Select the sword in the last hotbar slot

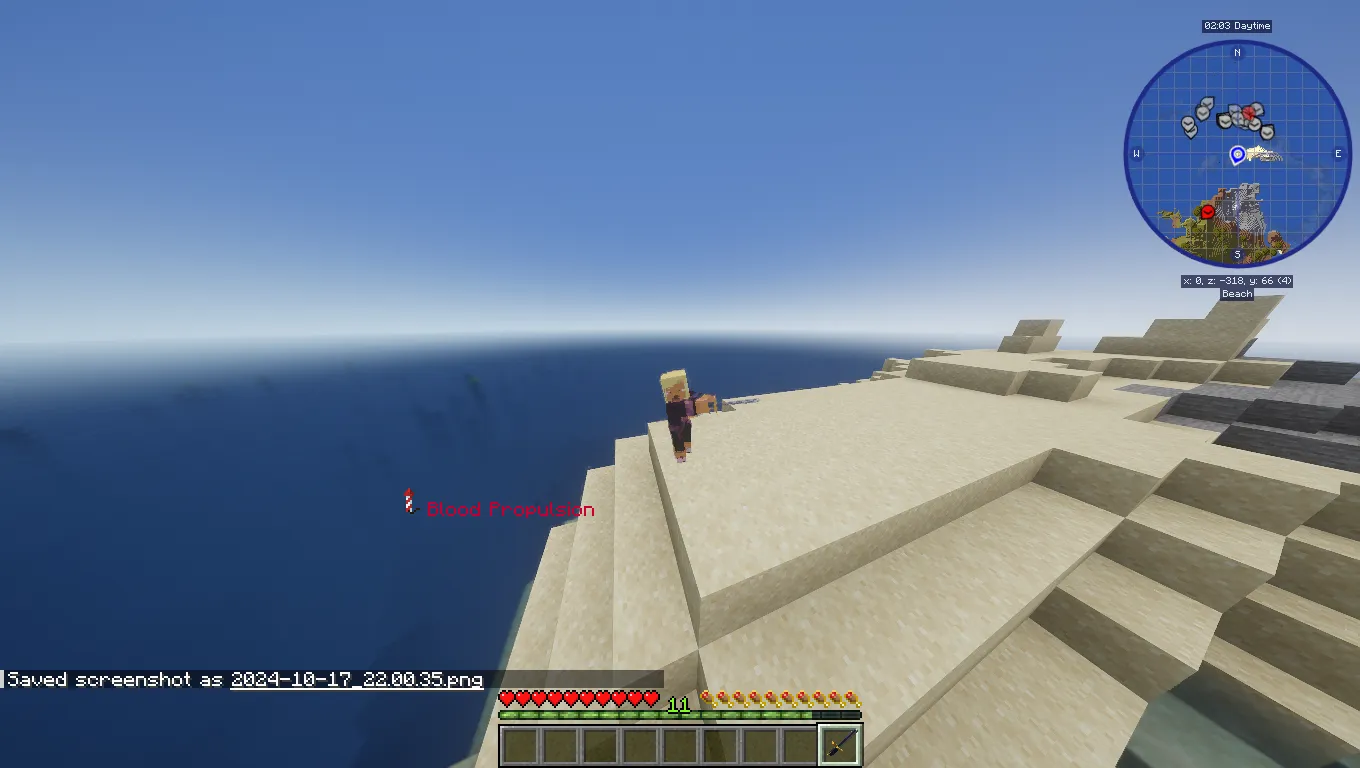point(840,744)
